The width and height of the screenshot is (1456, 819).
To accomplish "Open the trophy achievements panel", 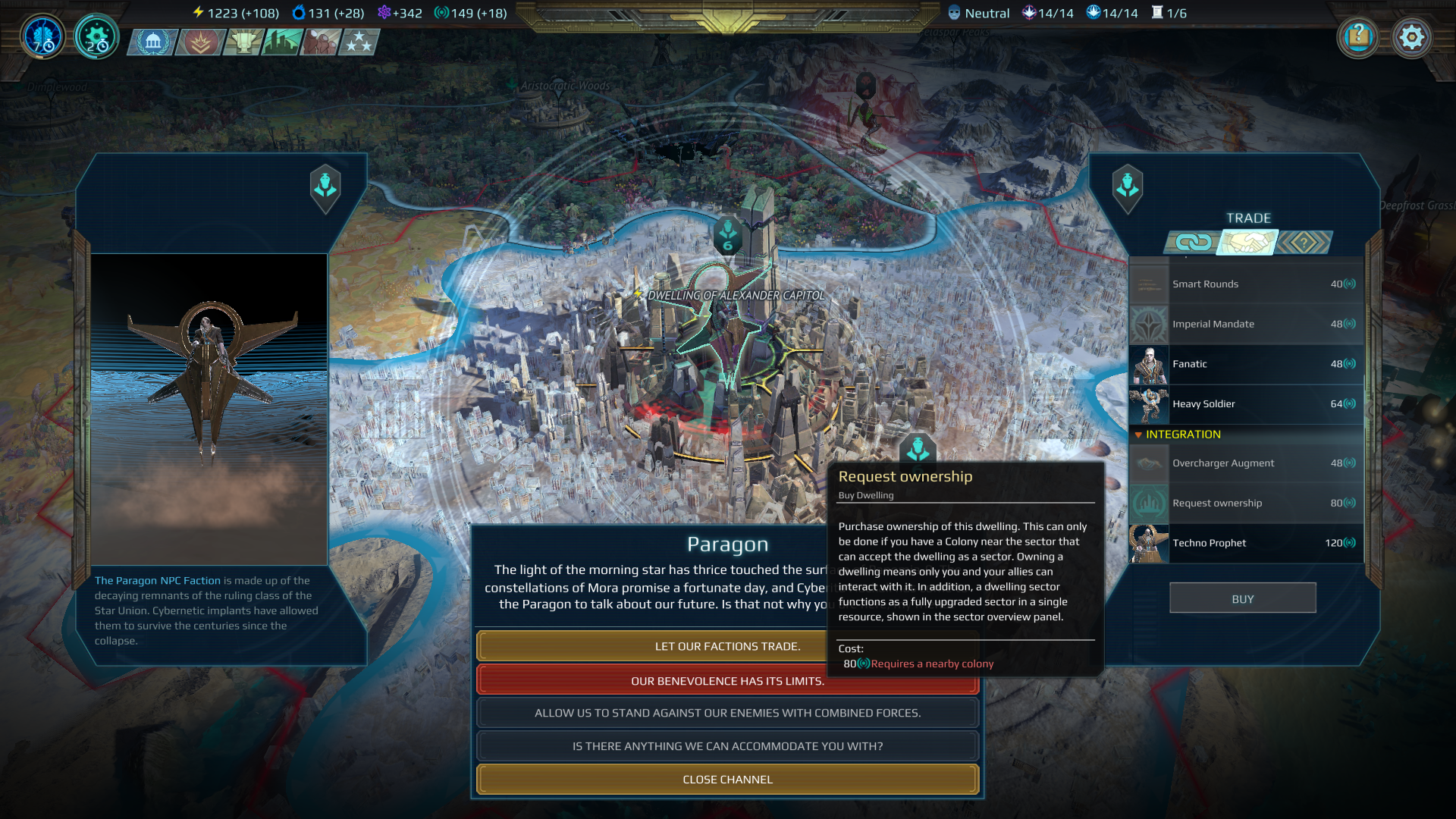I will pos(240,42).
